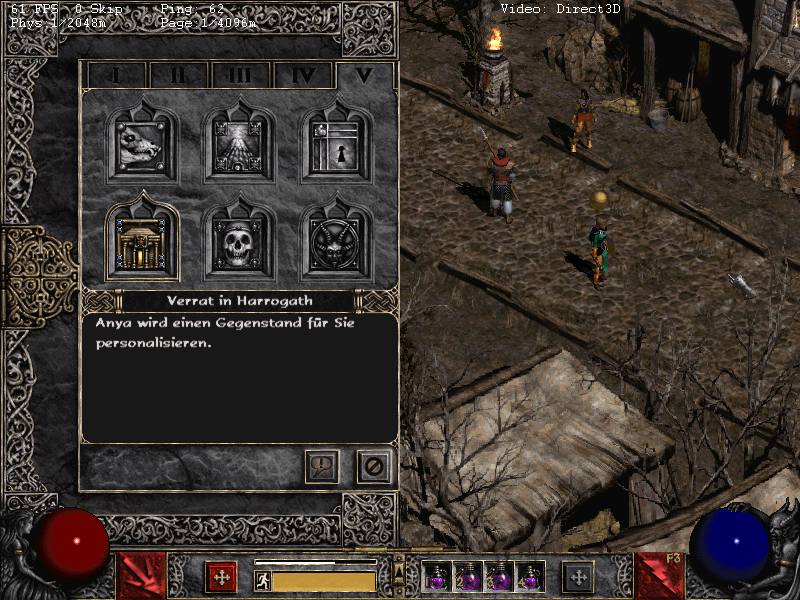The width and height of the screenshot is (800, 600).
Task: Close the quest log with the cancel button
Action: point(374,466)
